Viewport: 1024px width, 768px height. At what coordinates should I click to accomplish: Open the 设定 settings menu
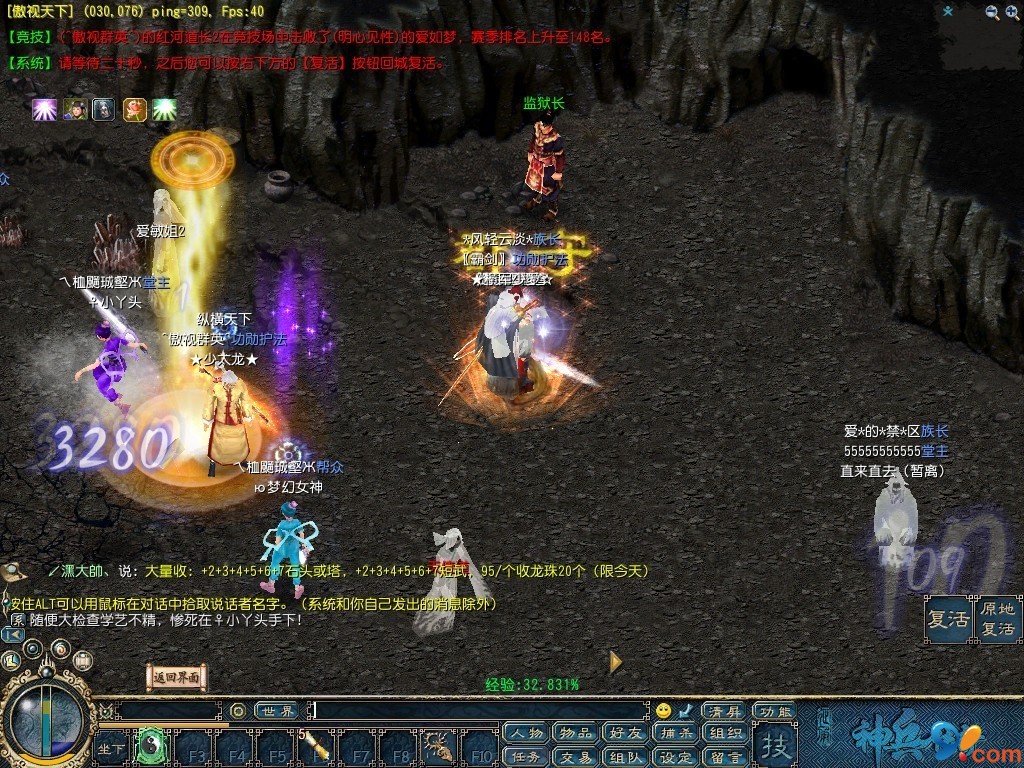[676, 757]
